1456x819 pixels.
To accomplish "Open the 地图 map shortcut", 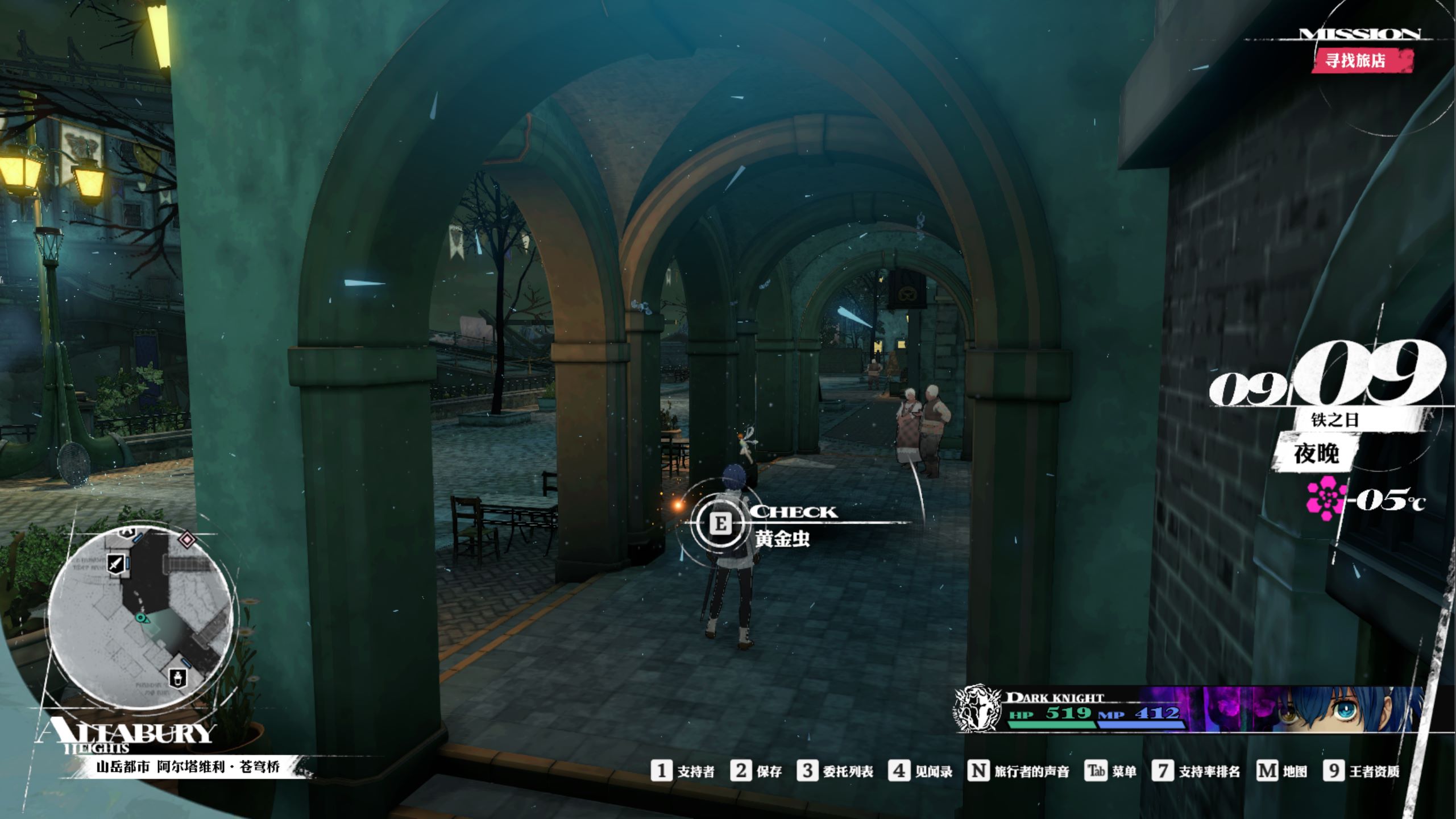I will [x=1281, y=771].
